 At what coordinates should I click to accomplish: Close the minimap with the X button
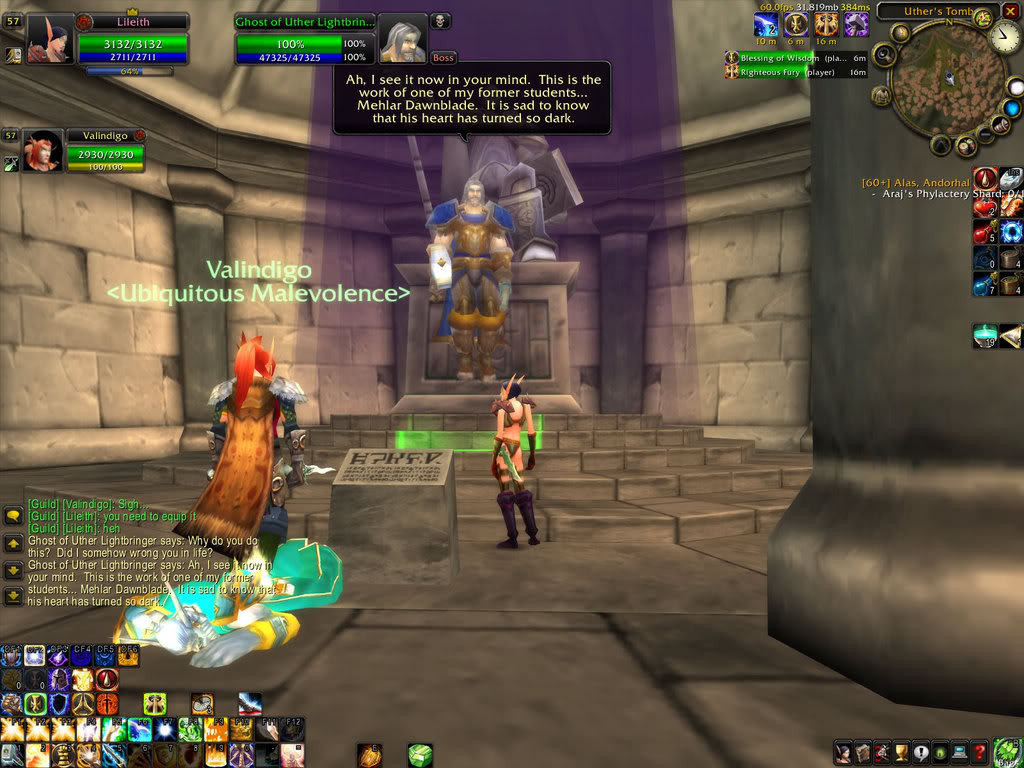[x=1010, y=11]
